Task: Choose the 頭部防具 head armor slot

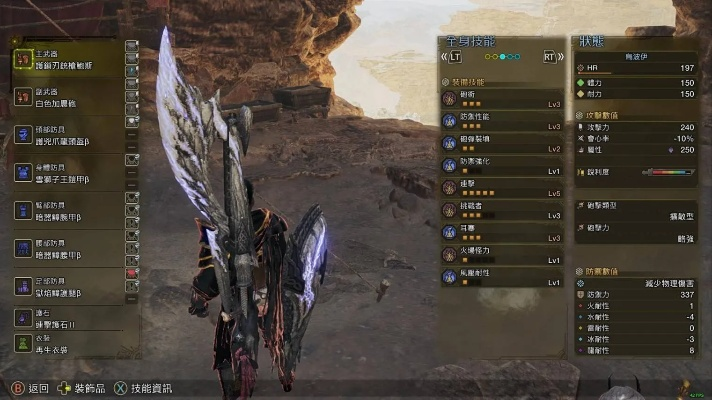Action: point(65,135)
